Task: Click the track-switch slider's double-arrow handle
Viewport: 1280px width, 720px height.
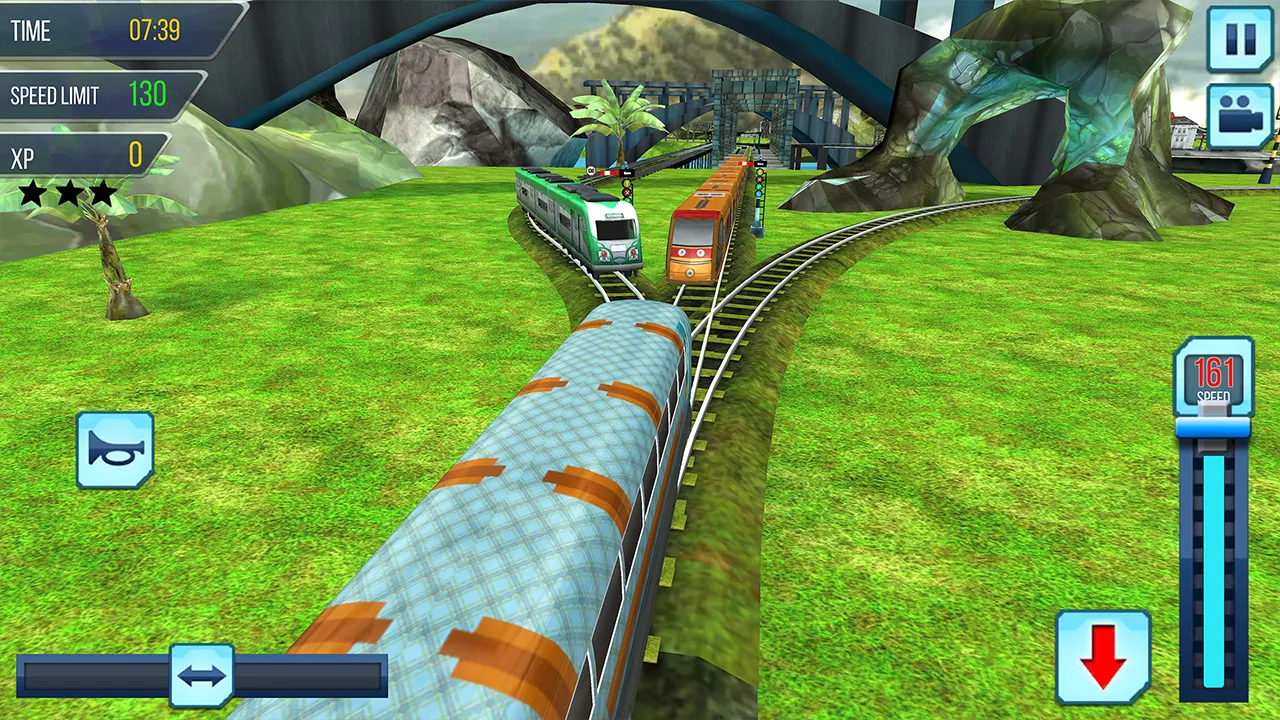Action: point(202,675)
